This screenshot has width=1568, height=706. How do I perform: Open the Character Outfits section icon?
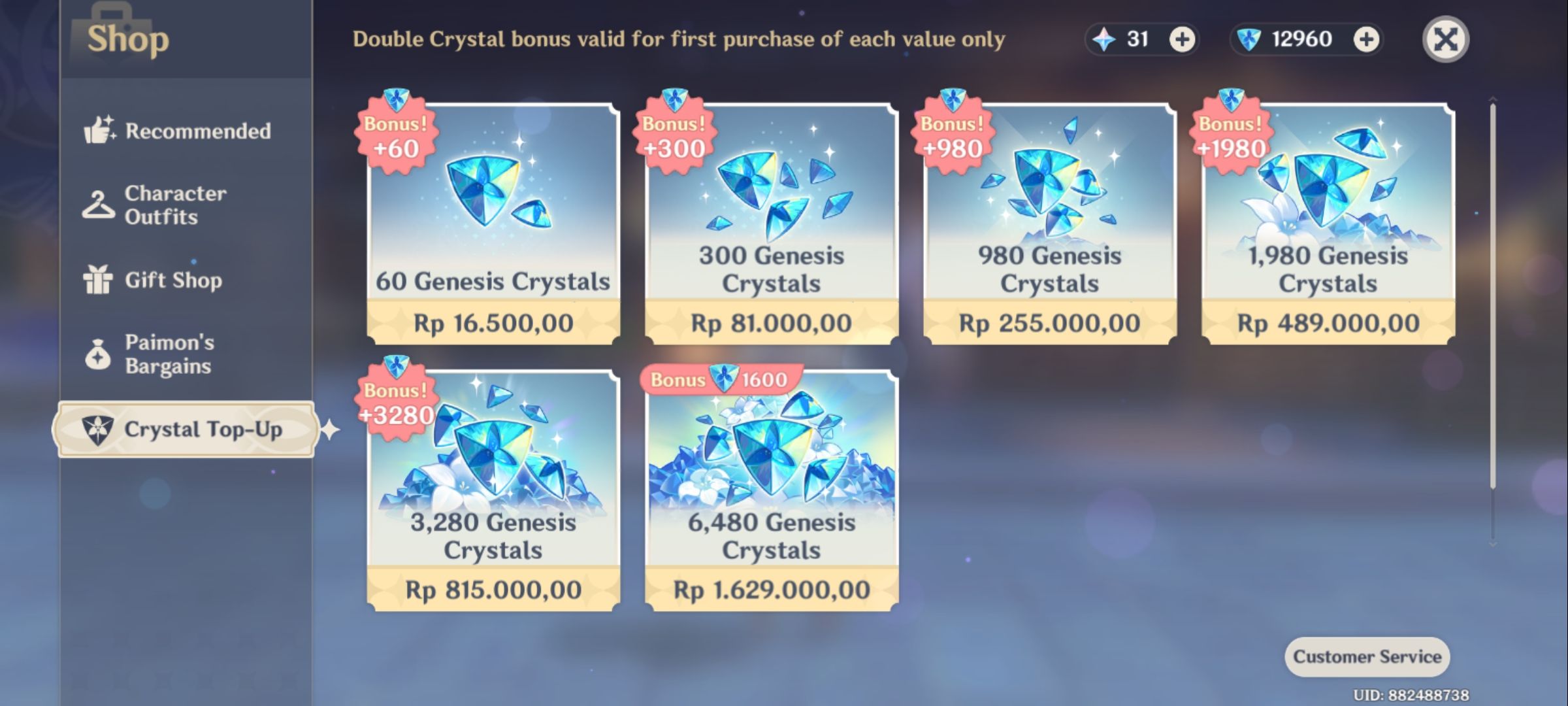(99, 205)
